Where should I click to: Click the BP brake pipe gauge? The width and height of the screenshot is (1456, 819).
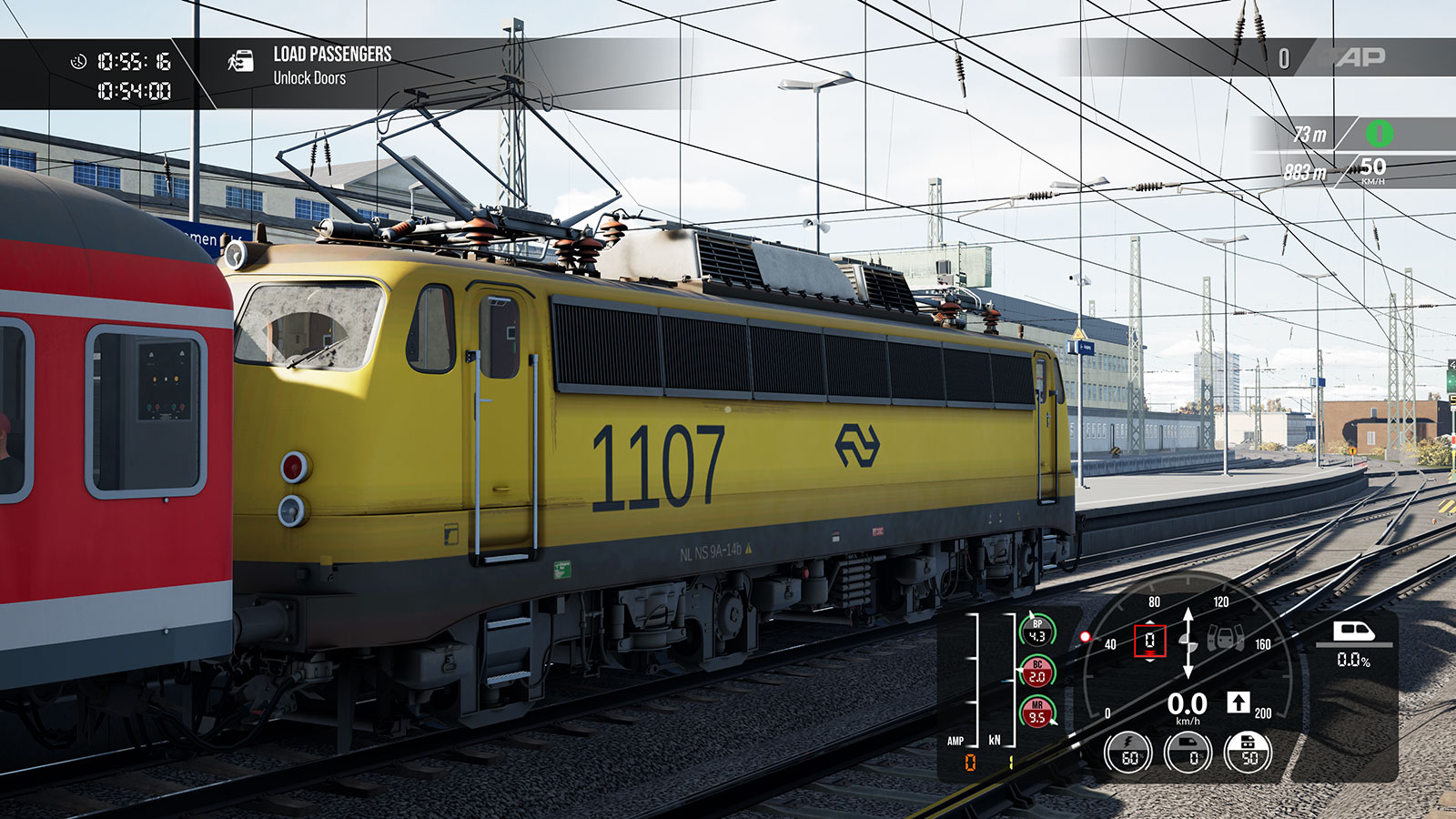click(1036, 632)
